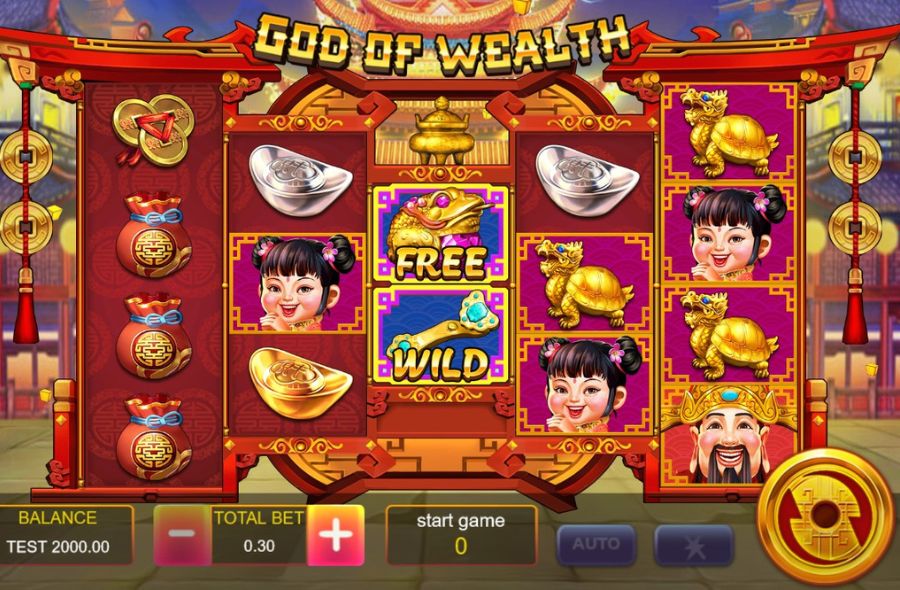
Task: Click the star-symbol button beside AUTO
Action: pyautogui.click(x=694, y=546)
